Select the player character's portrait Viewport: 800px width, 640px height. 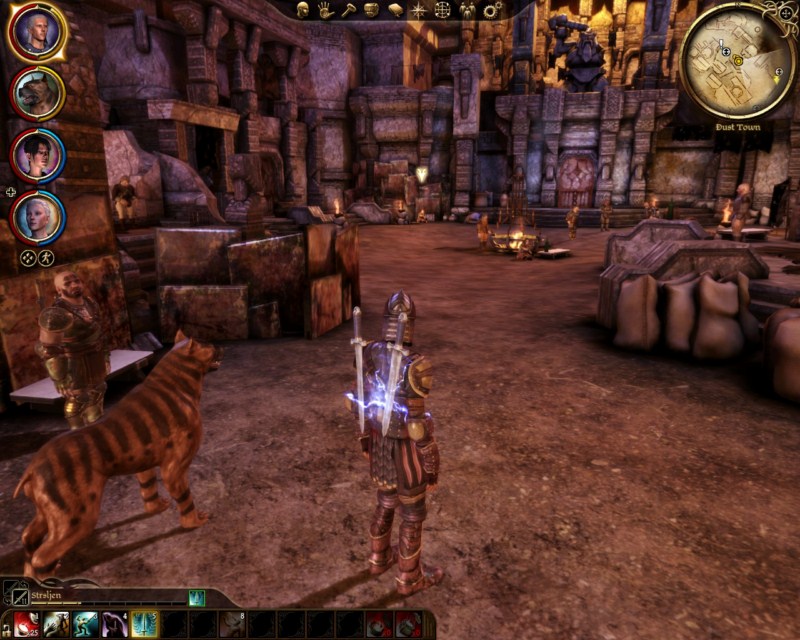(37, 32)
